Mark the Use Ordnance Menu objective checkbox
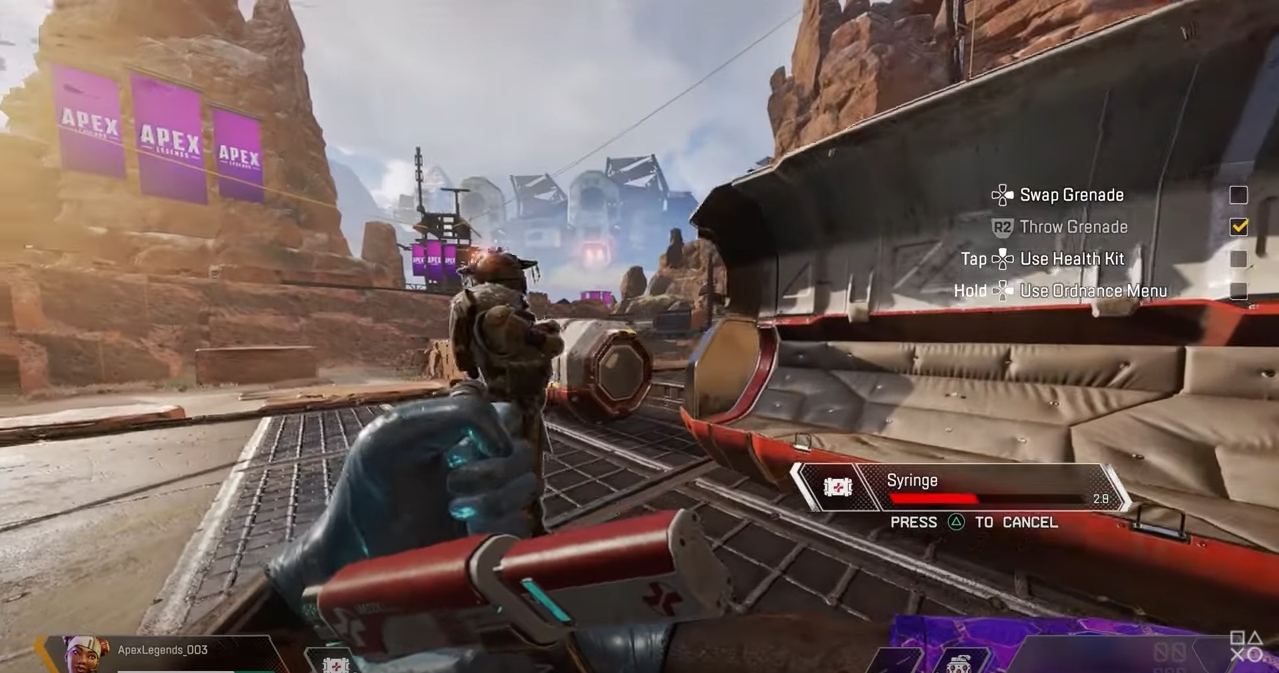Screen dimensions: 1279x673 pyautogui.click(x=1238, y=291)
